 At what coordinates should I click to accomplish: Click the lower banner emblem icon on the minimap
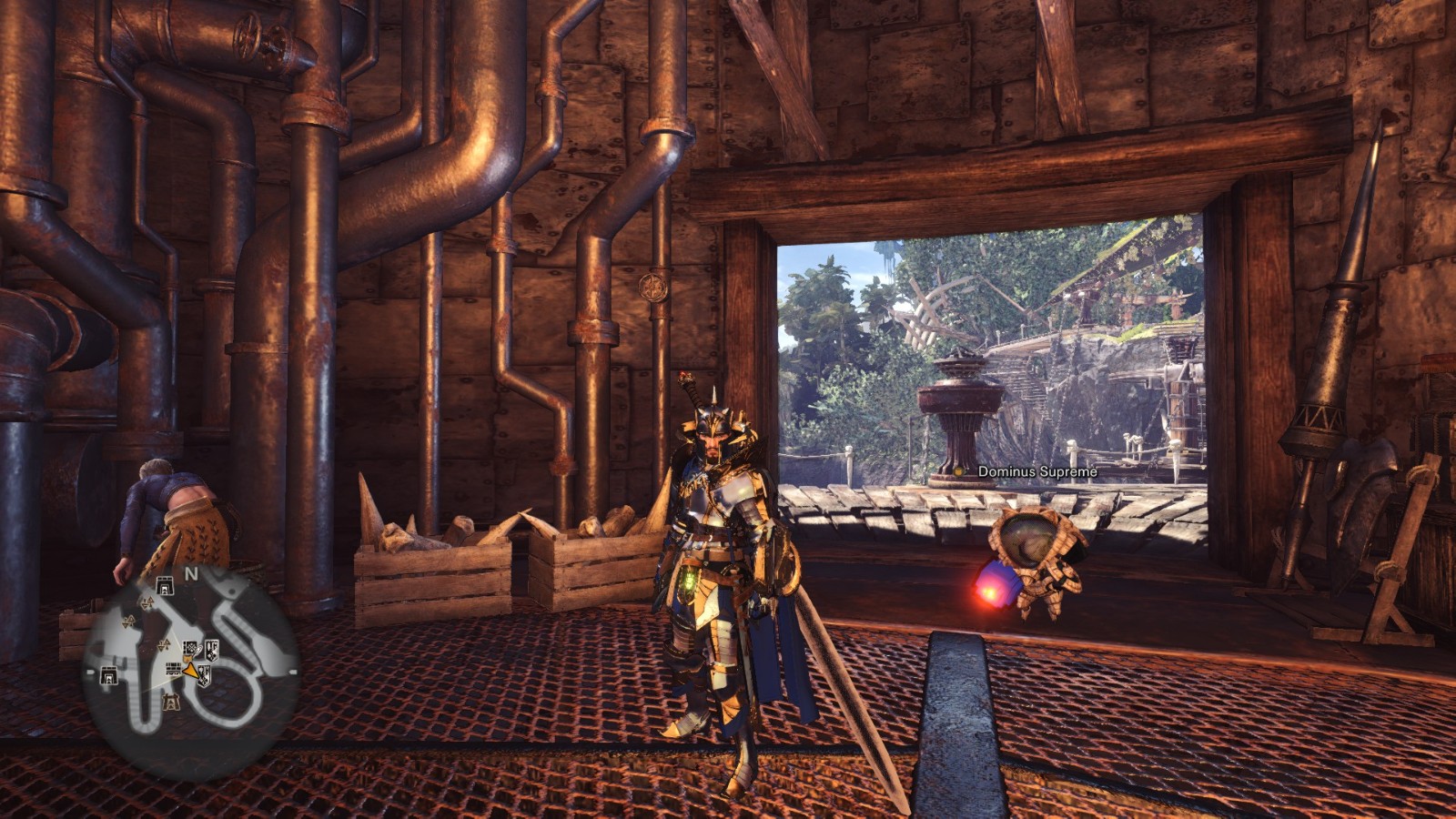(203, 675)
